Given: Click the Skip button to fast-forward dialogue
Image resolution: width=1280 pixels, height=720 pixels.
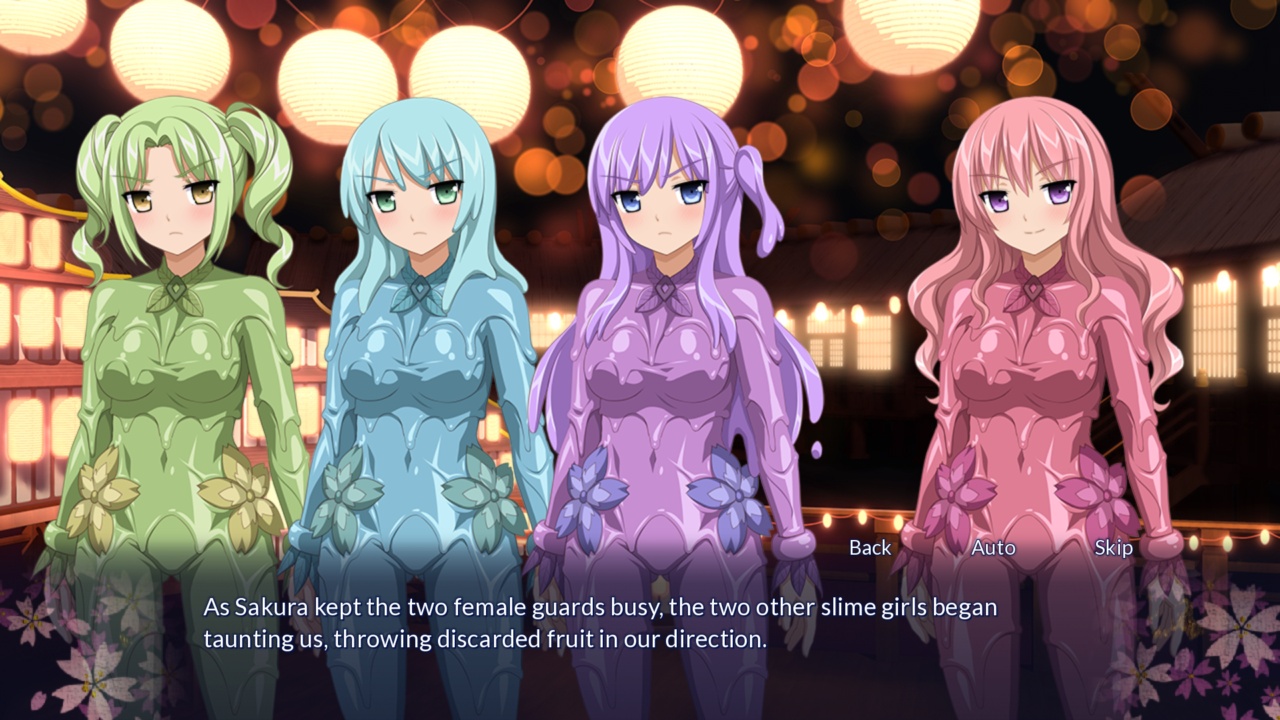Looking at the screenshot, I should pos(1115,547).
